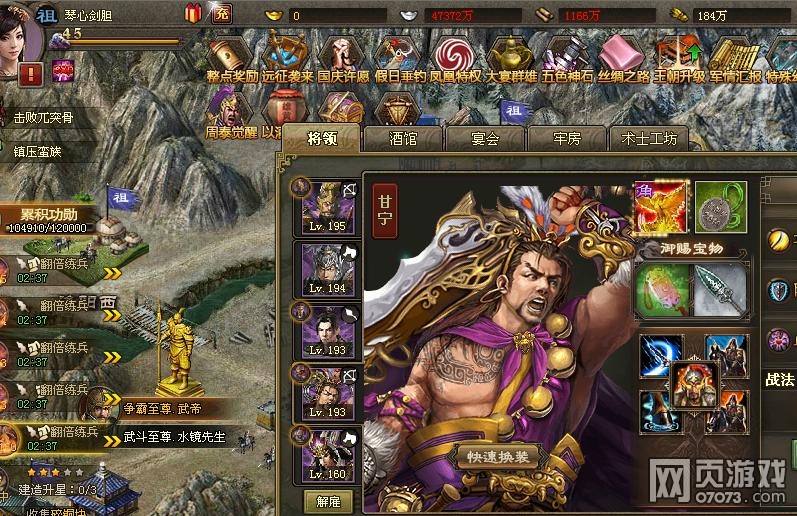Click the red exclamation alert icon
The width and height of the screenshot is (797, 516).
pyautogui.click(x=30, y=73)
